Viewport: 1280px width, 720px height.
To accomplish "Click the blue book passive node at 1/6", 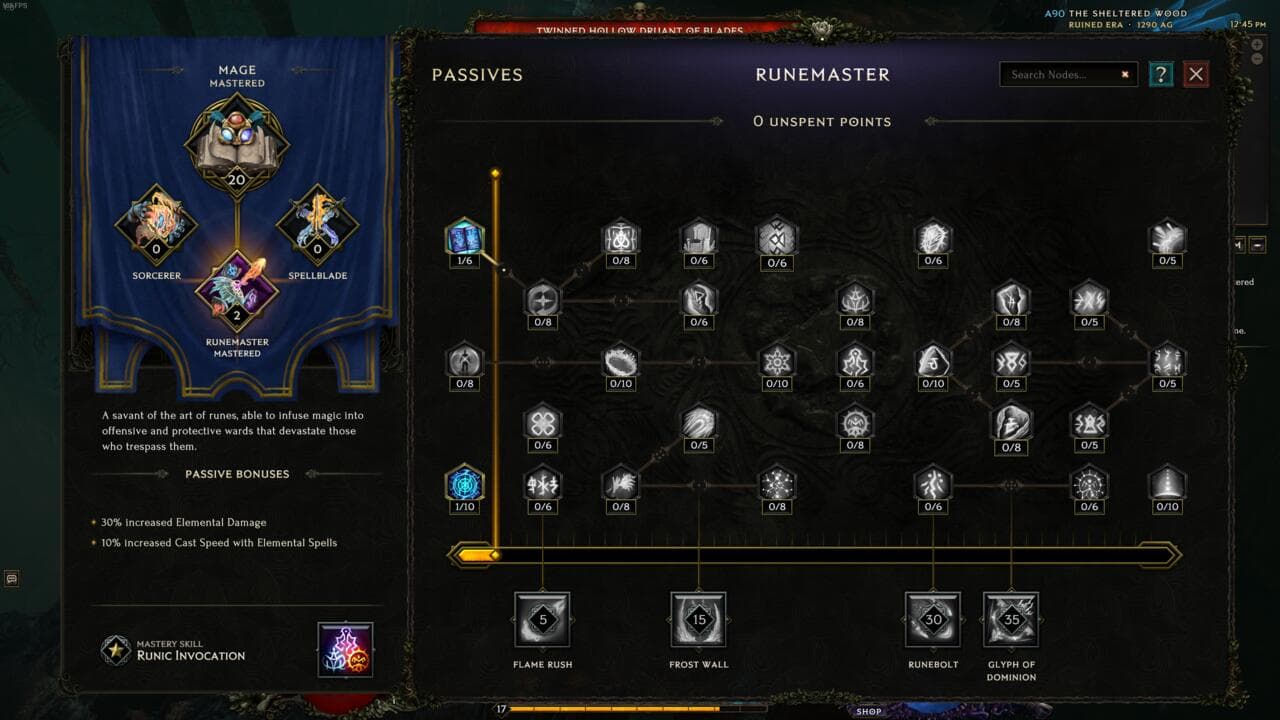I will (x=464, y=238).
